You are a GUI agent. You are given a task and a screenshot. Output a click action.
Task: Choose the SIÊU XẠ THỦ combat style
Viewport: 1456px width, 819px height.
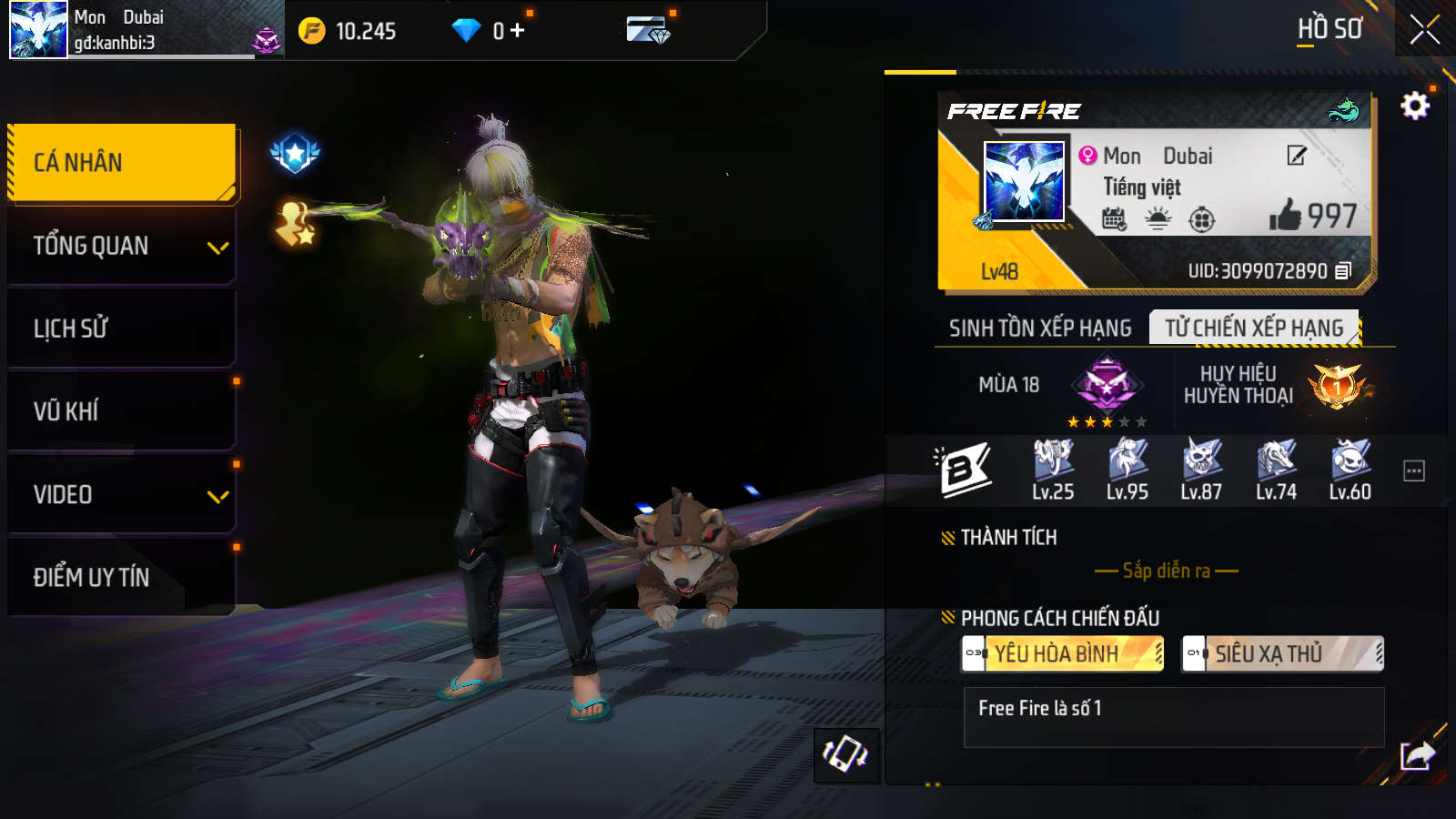point(1282,653)
